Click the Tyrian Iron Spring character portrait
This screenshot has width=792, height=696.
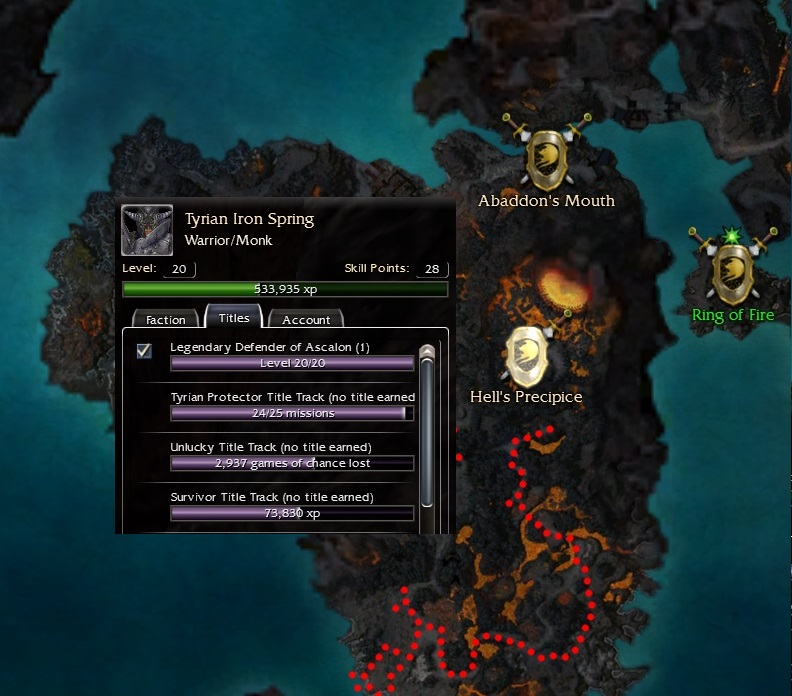coord(147,231)
